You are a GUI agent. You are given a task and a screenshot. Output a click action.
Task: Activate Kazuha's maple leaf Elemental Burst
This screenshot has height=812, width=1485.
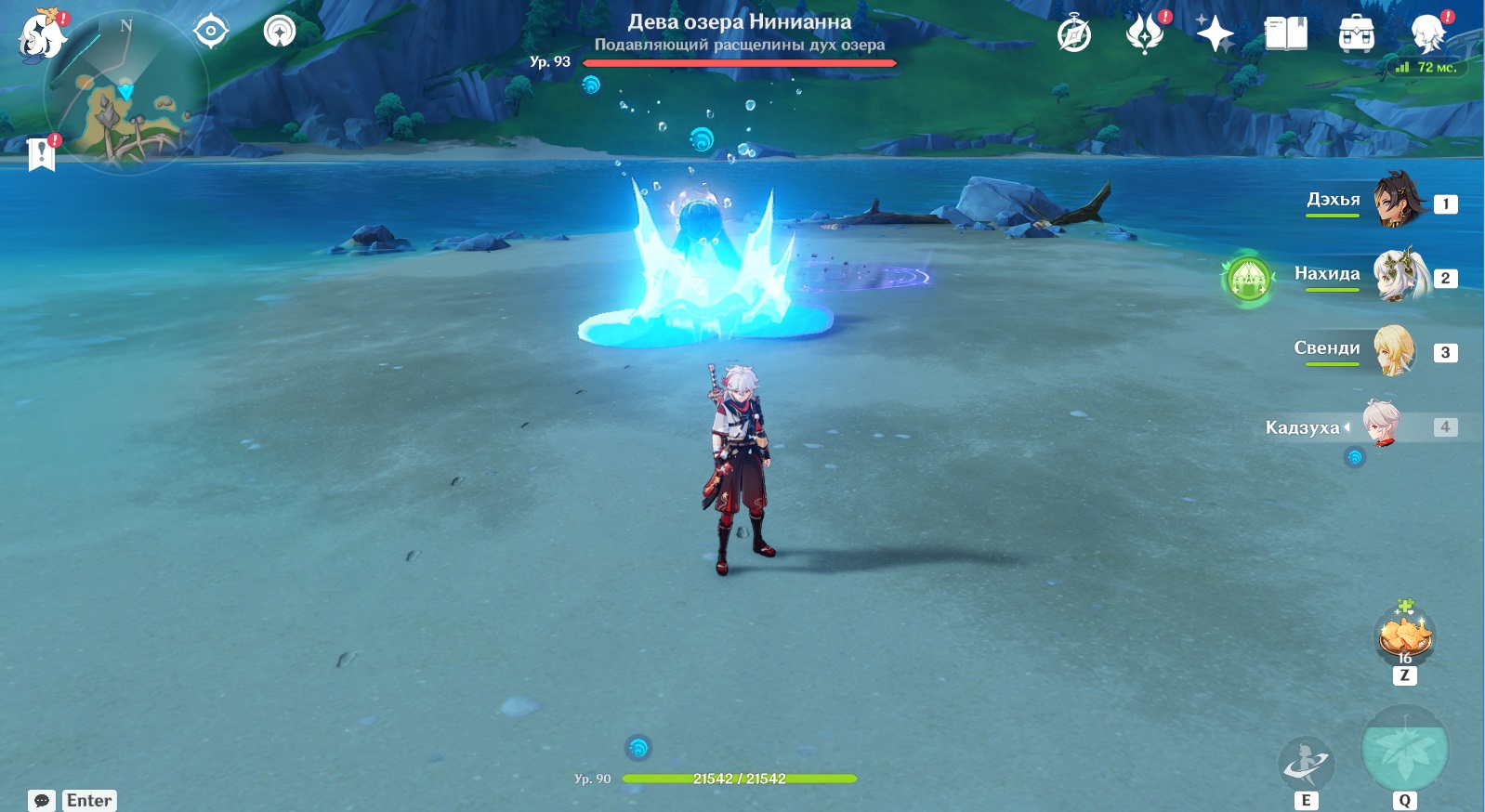(1404, 750)
